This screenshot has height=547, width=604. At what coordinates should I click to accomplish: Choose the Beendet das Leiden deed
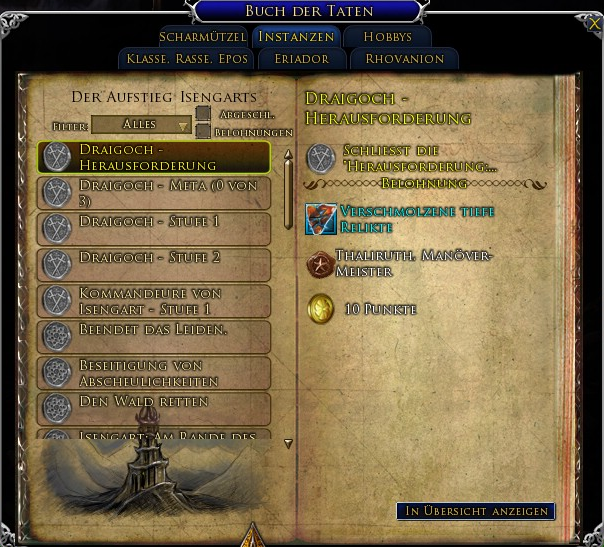(x=154, y=335)
